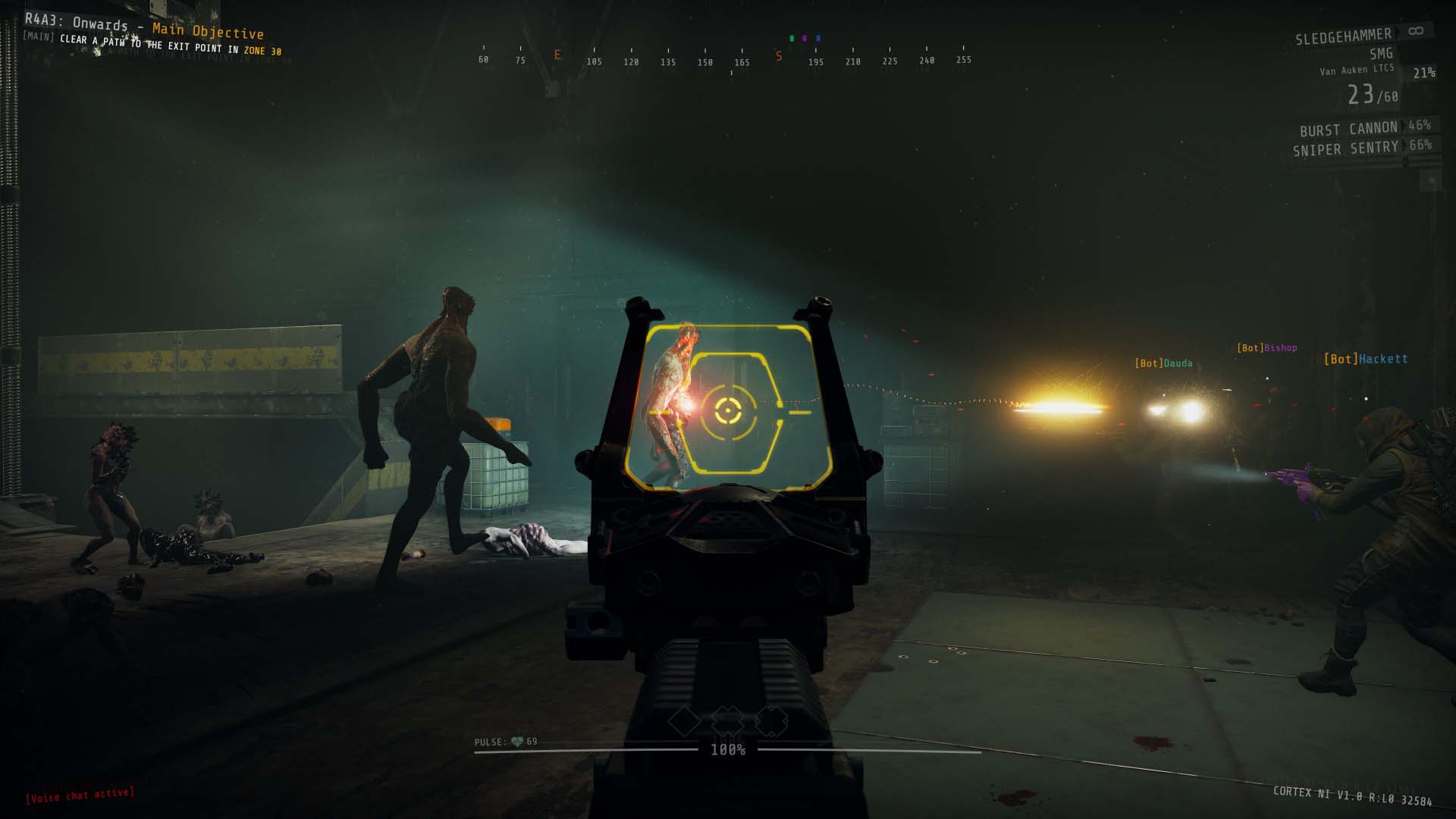Click the [Bot]Hackett teammate name tag
Screen dimensions: 1456x819
pos(1365,359)
